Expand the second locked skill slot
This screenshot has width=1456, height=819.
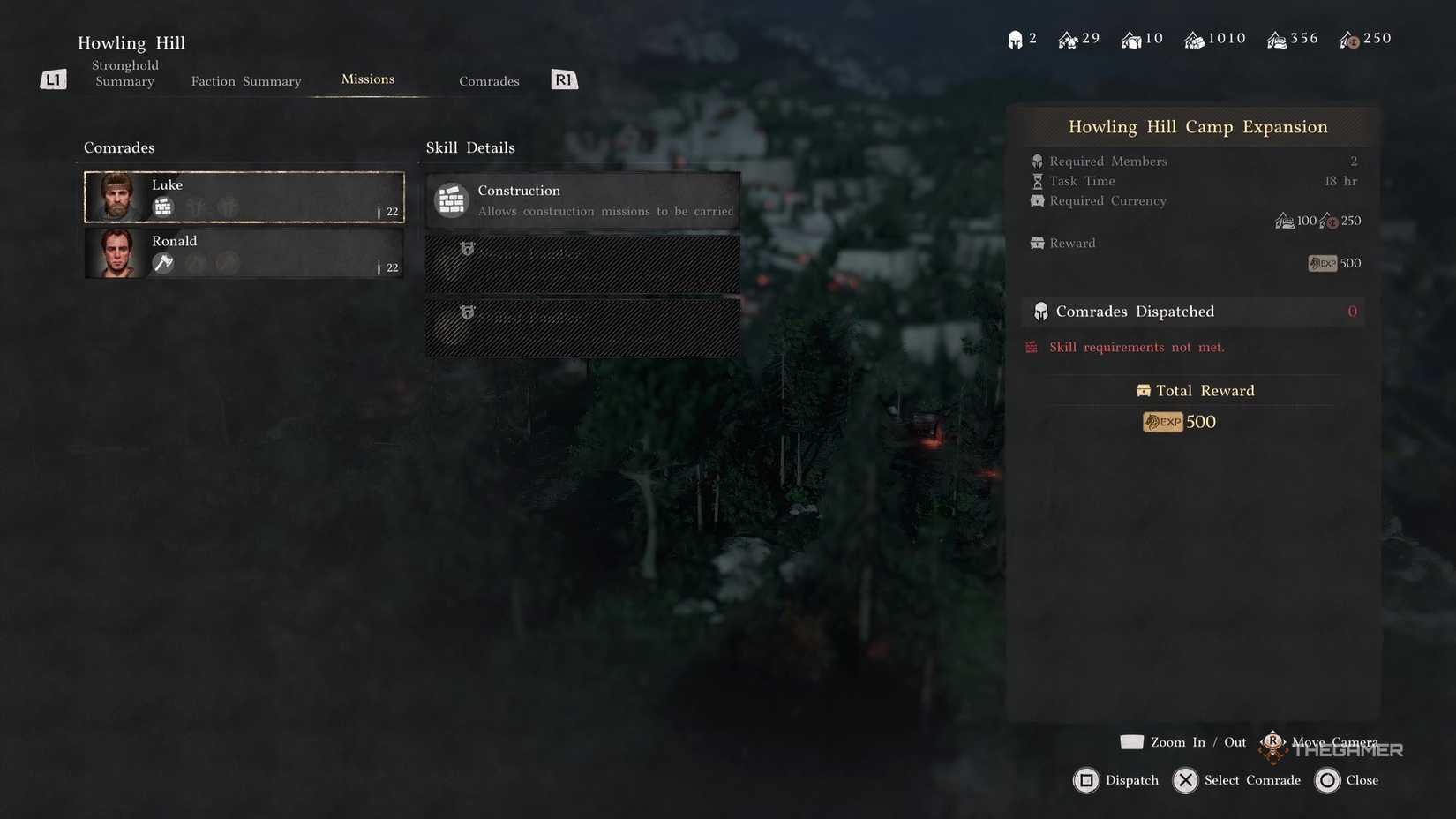pos(582,327)
